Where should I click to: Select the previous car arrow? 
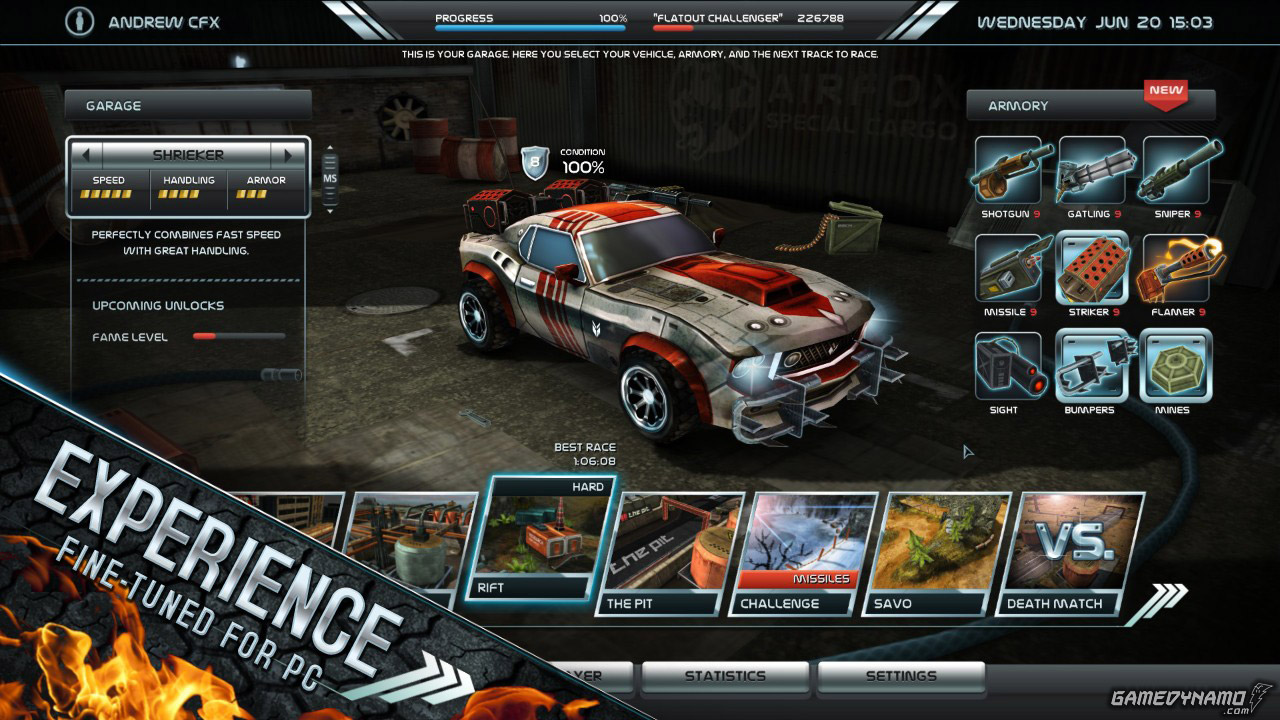[x=86, y=155]
